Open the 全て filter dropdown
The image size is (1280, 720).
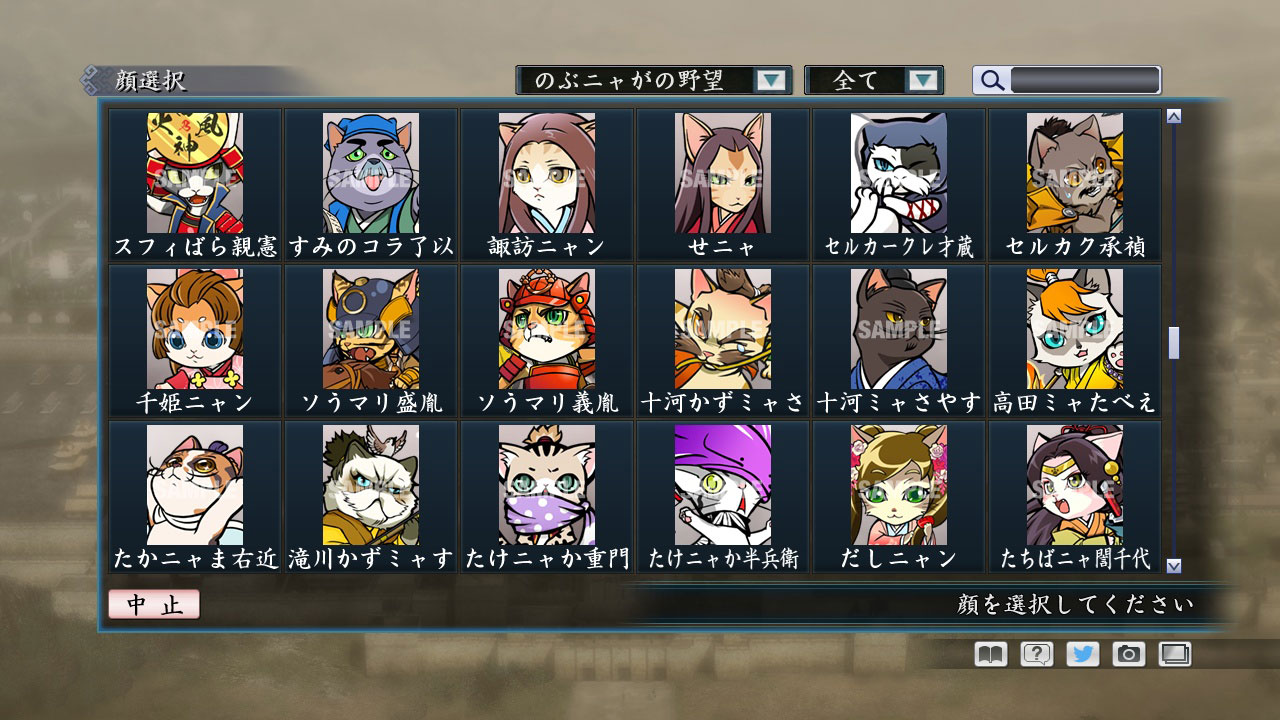(874, 80)
